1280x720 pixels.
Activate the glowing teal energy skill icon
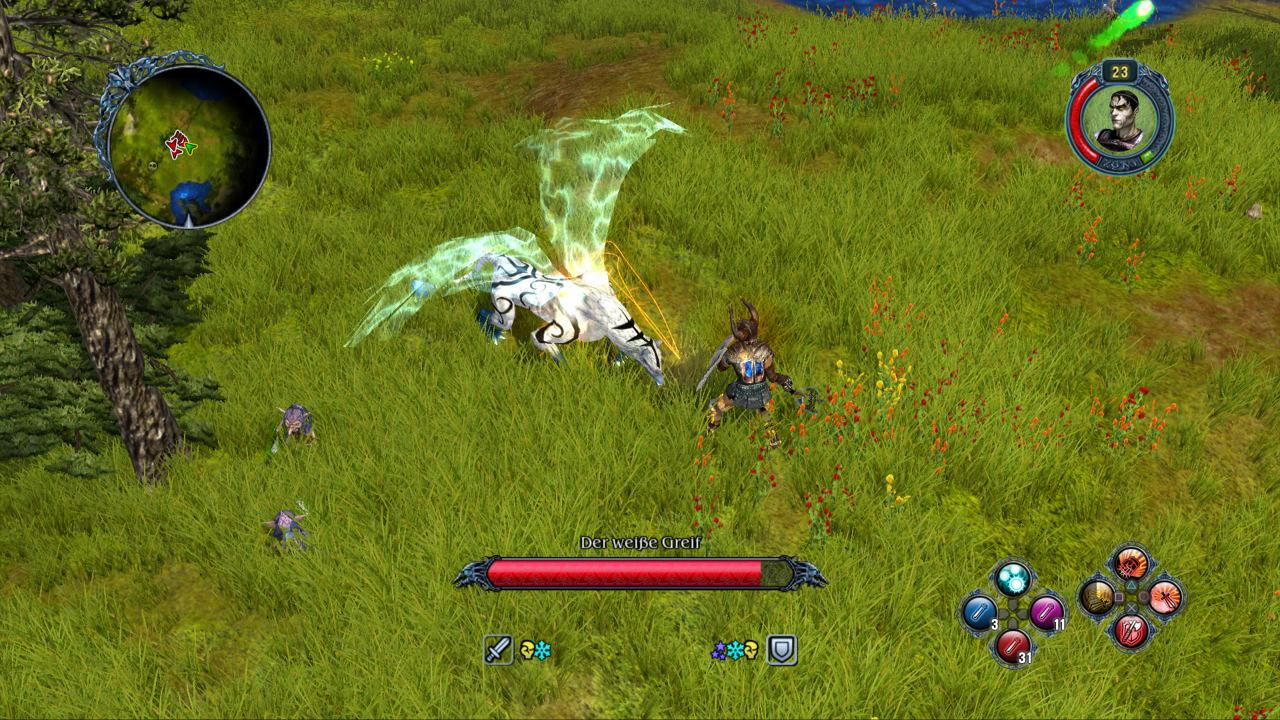coord(1012,578)
